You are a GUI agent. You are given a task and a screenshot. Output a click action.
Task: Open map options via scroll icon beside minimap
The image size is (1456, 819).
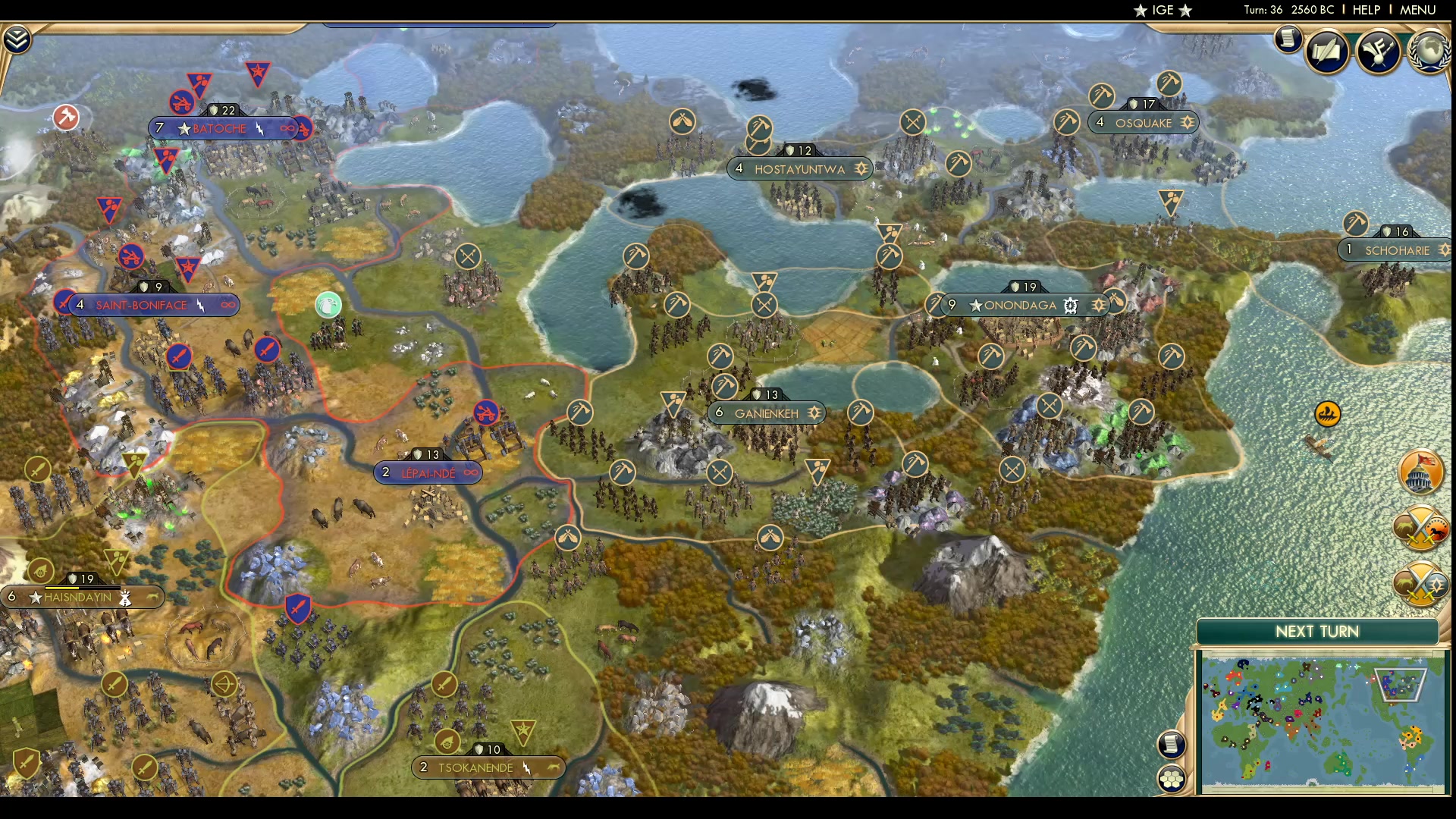tap(1172, 745)
